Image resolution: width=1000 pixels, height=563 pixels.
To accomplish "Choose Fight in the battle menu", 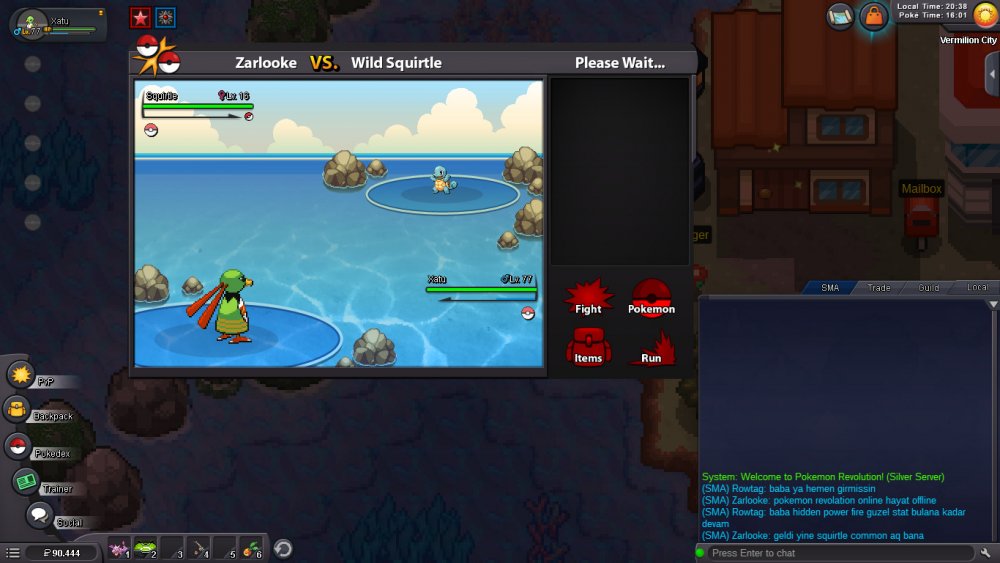I will (588, 298).
